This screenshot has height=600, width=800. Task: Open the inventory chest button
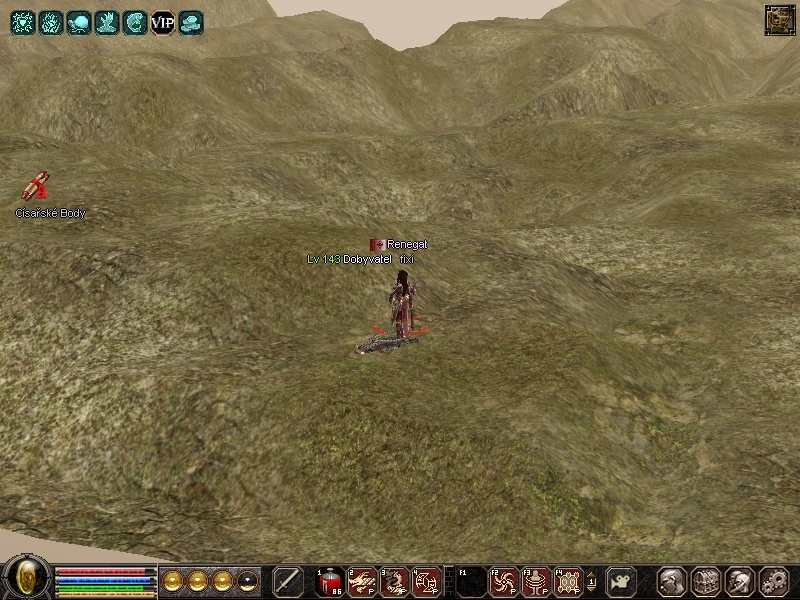706,581
